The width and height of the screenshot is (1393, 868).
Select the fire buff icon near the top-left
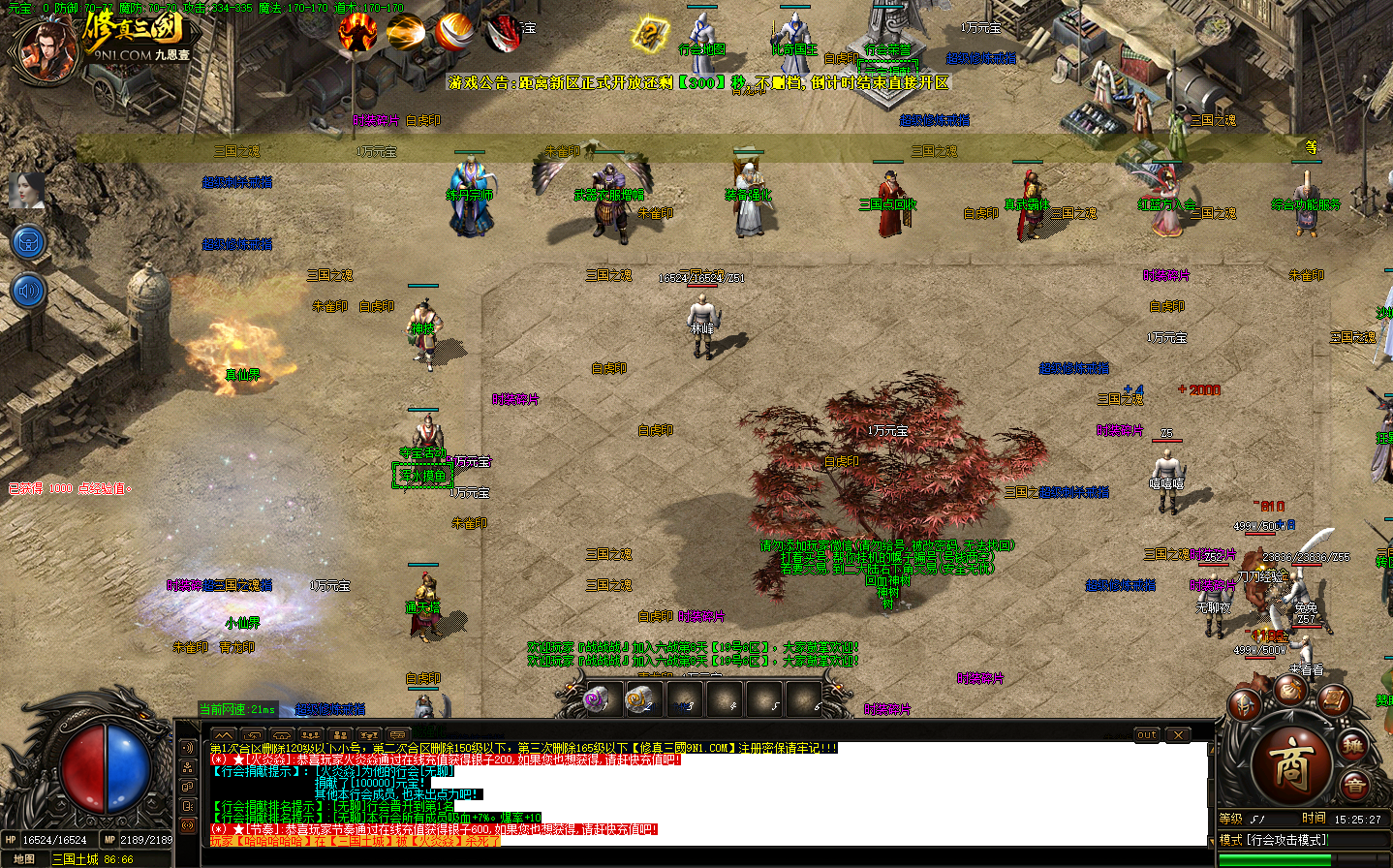click(x=357, y=31)
